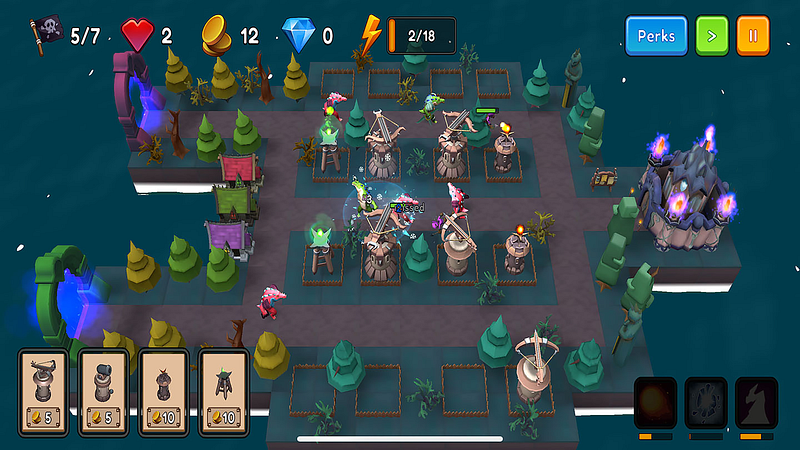The height and width of the screenshot is (450, 800).
Task: Open the Perks menu
Action: pyautogui.click(x=657, y=35)
